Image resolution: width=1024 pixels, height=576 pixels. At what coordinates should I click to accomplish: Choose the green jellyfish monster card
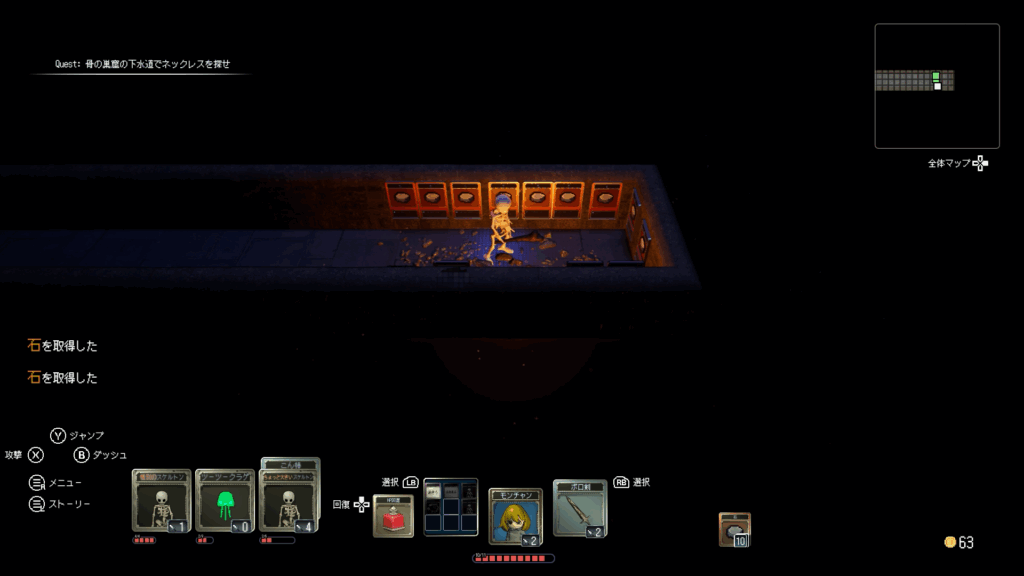tap(225, 501)
